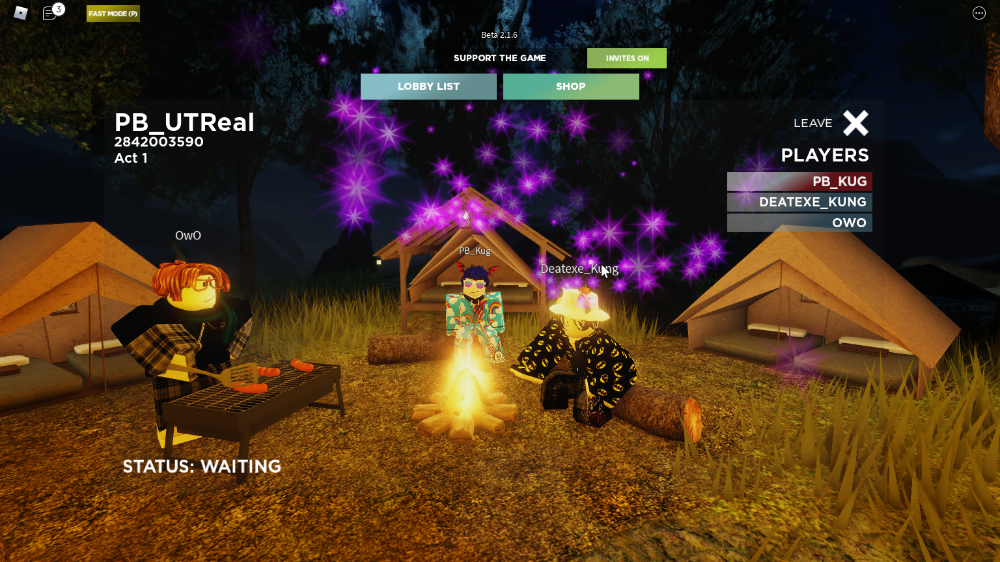Open the Roblox main menu icon
Image resolution: width=1000 pixels, height=562 pixels.
click(x=20, y=13)
